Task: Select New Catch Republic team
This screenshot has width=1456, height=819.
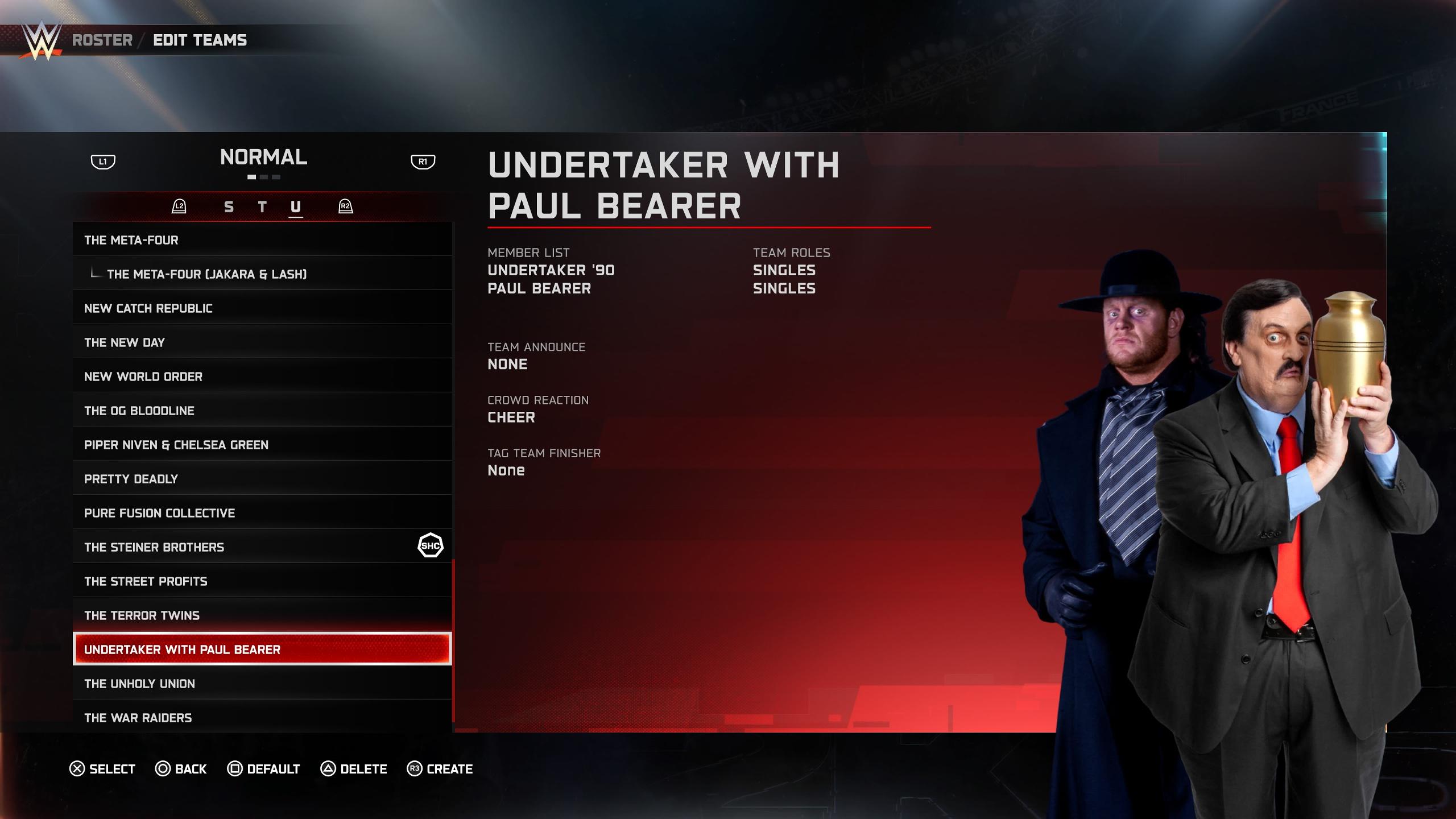Action: coord(262,308)
